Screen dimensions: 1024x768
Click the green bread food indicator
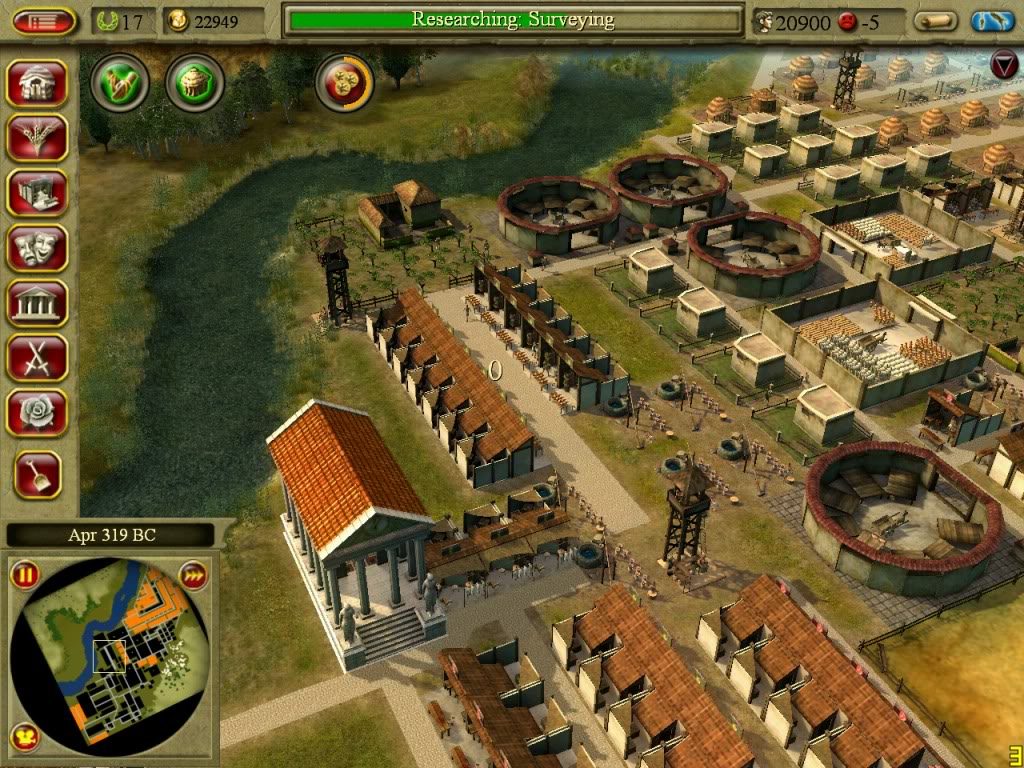120,83
